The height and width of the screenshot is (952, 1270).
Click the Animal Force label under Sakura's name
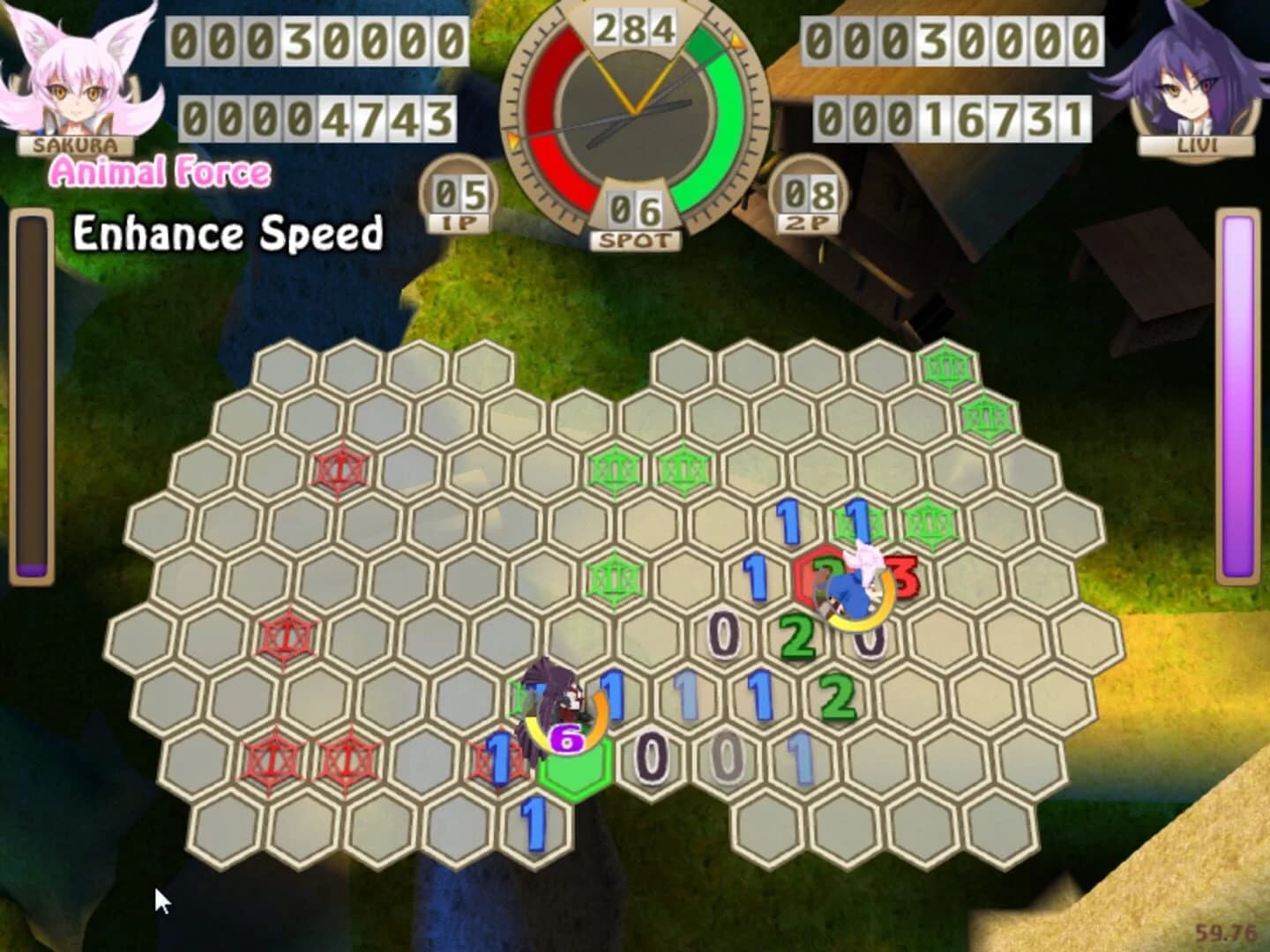pos(159,169)
